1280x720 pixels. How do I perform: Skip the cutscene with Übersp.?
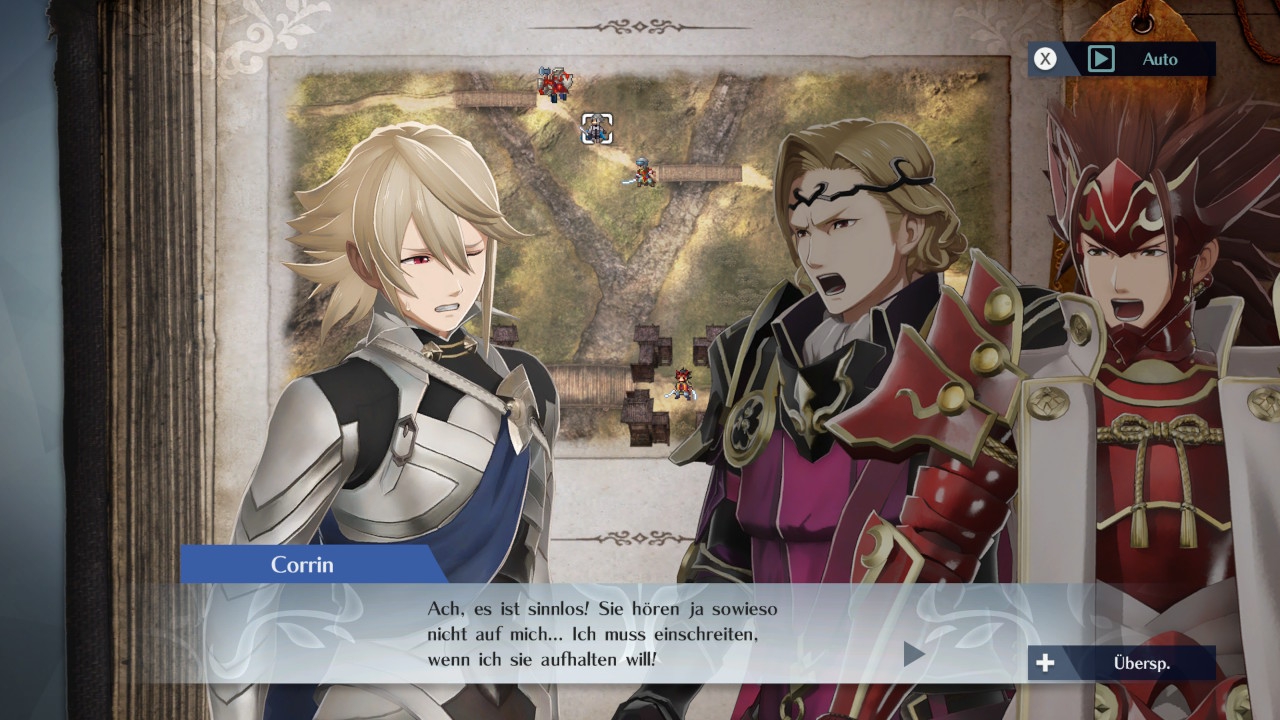click(1121, 663)
